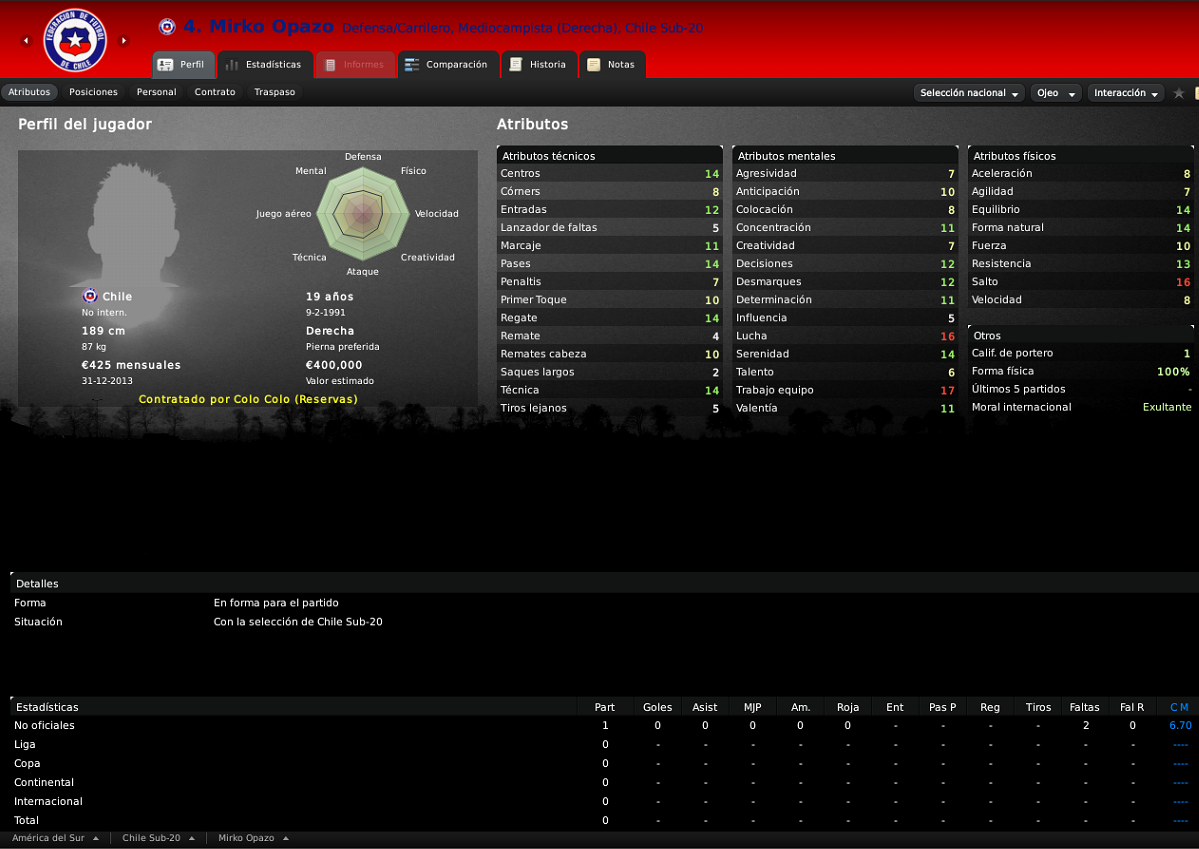Open the Traspaso sub-tab
This screenshot has height=849, width=1199.
click(x=274, y=92)
